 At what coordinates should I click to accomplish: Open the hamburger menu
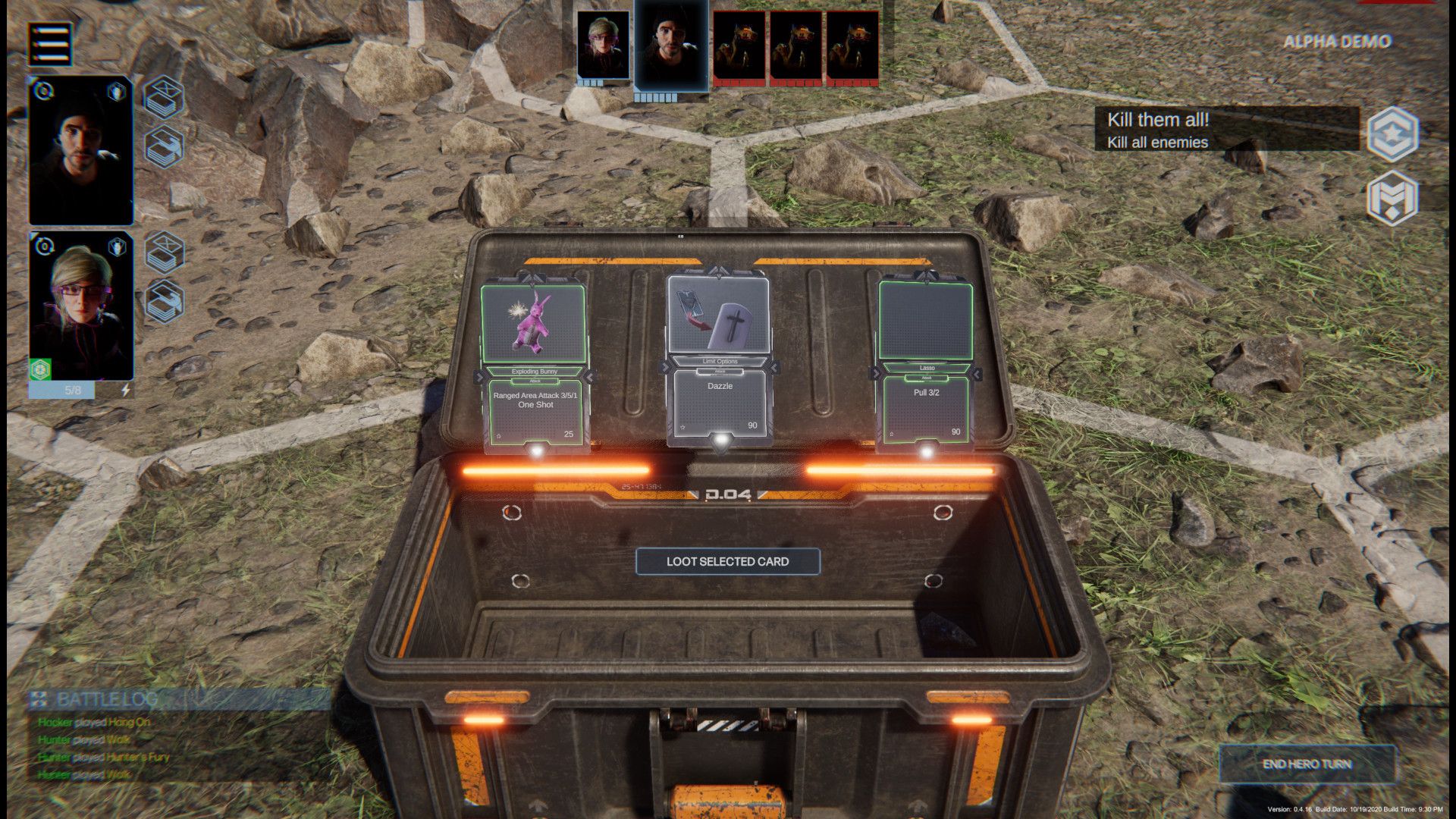50,43
